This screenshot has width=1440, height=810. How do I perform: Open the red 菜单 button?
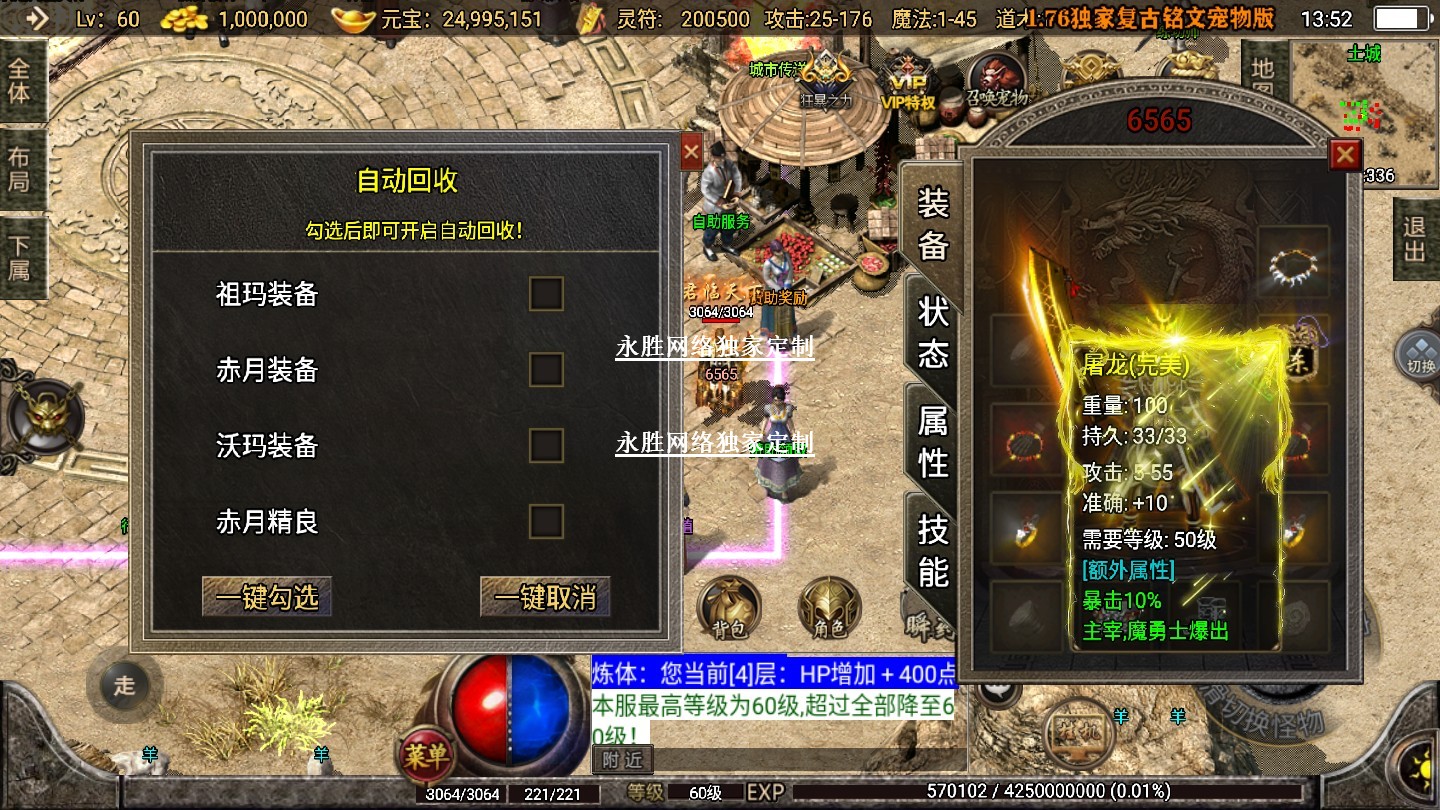pos(426,755)
